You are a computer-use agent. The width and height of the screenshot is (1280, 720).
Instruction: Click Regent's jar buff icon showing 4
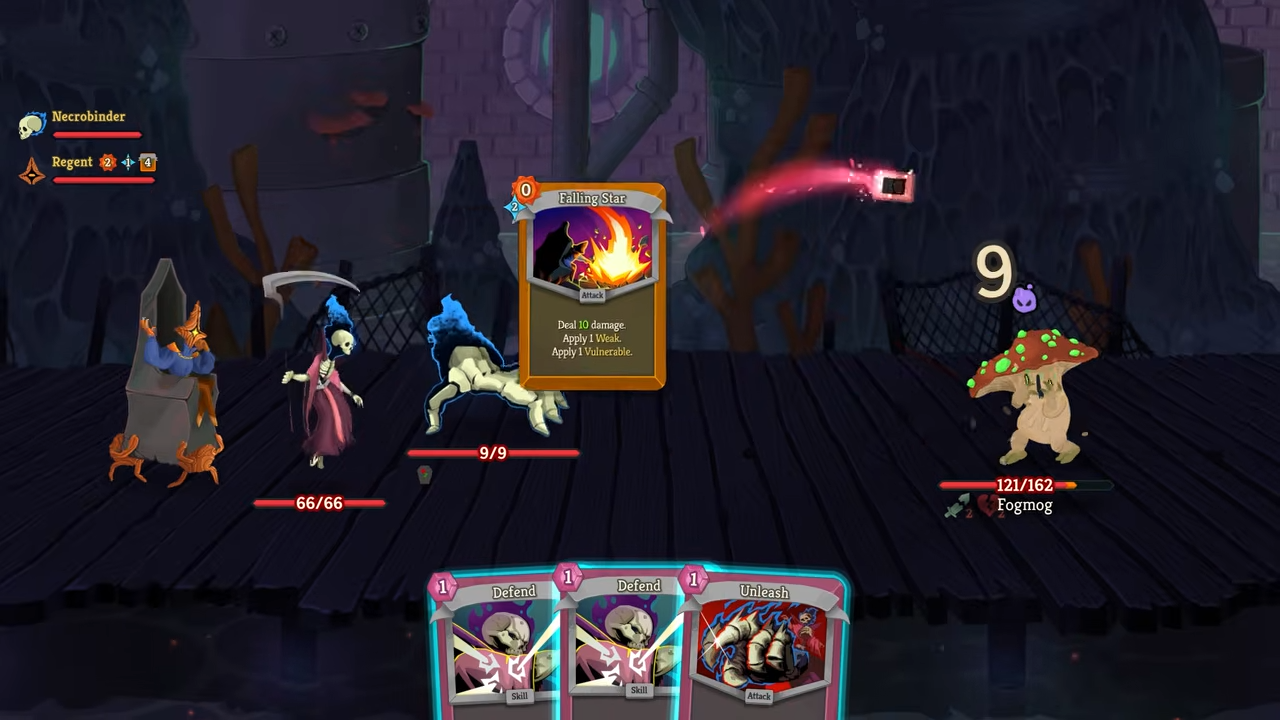coord(148,161)
